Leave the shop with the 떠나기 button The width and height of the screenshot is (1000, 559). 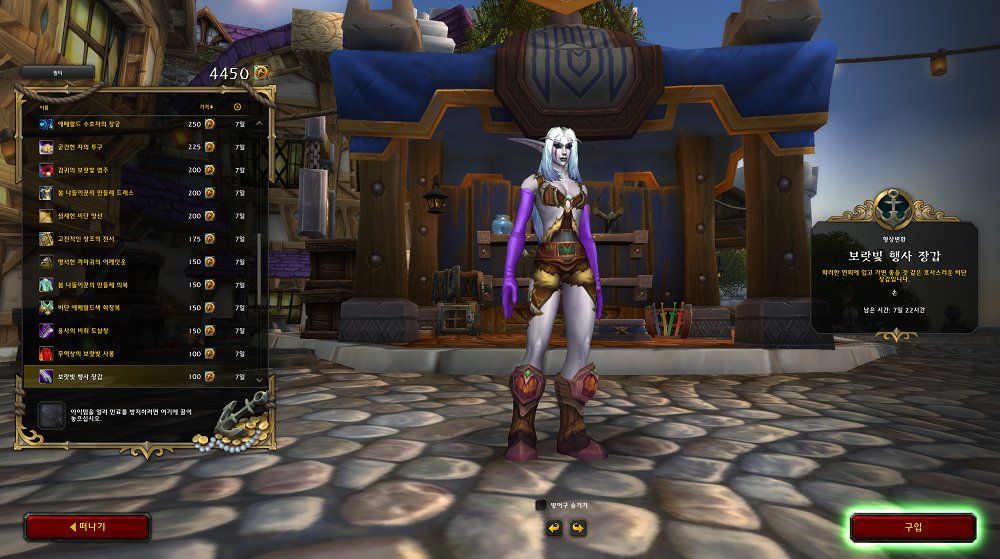coord(88,527)
